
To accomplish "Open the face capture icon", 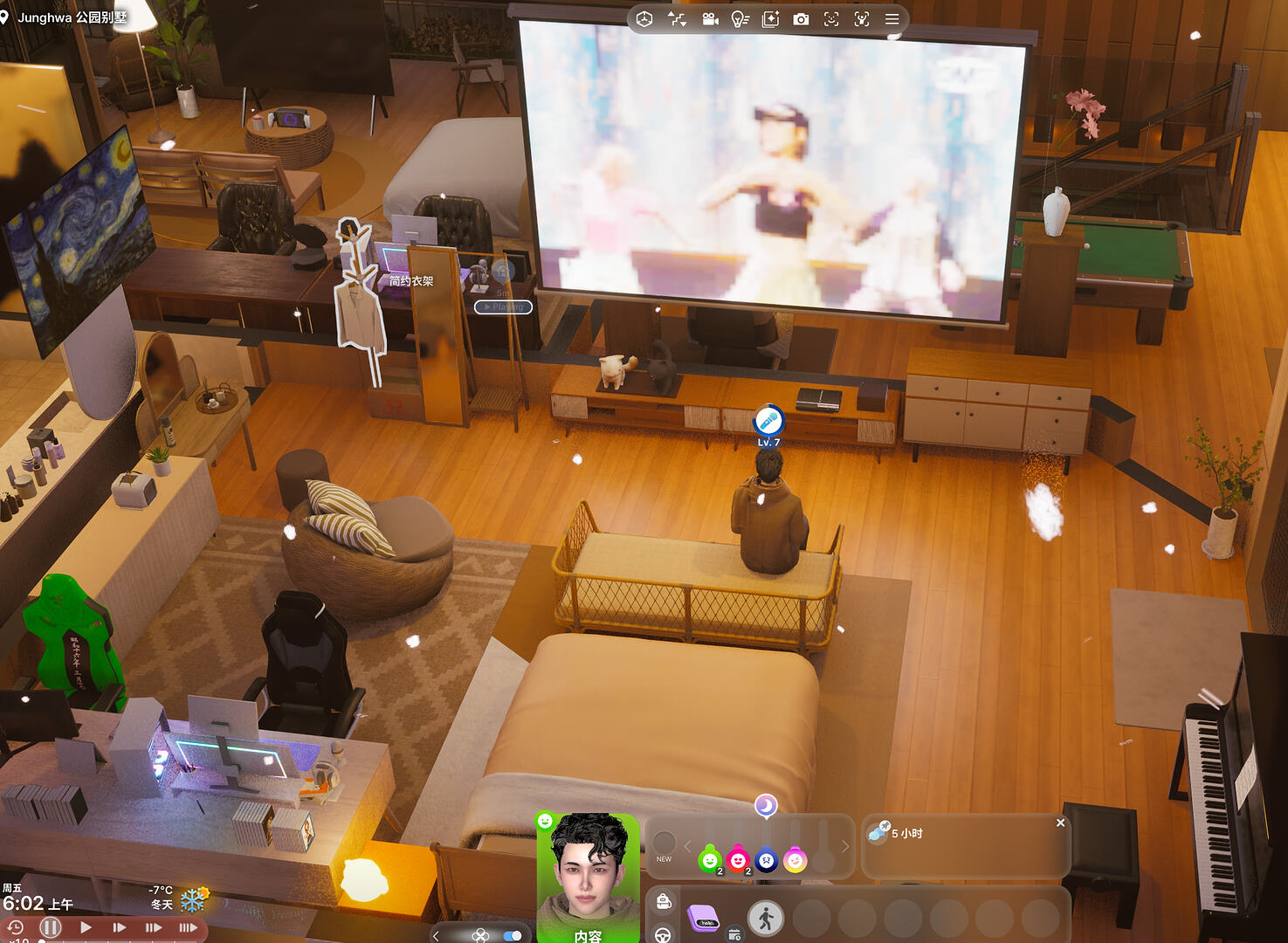I will pos(831,19).
